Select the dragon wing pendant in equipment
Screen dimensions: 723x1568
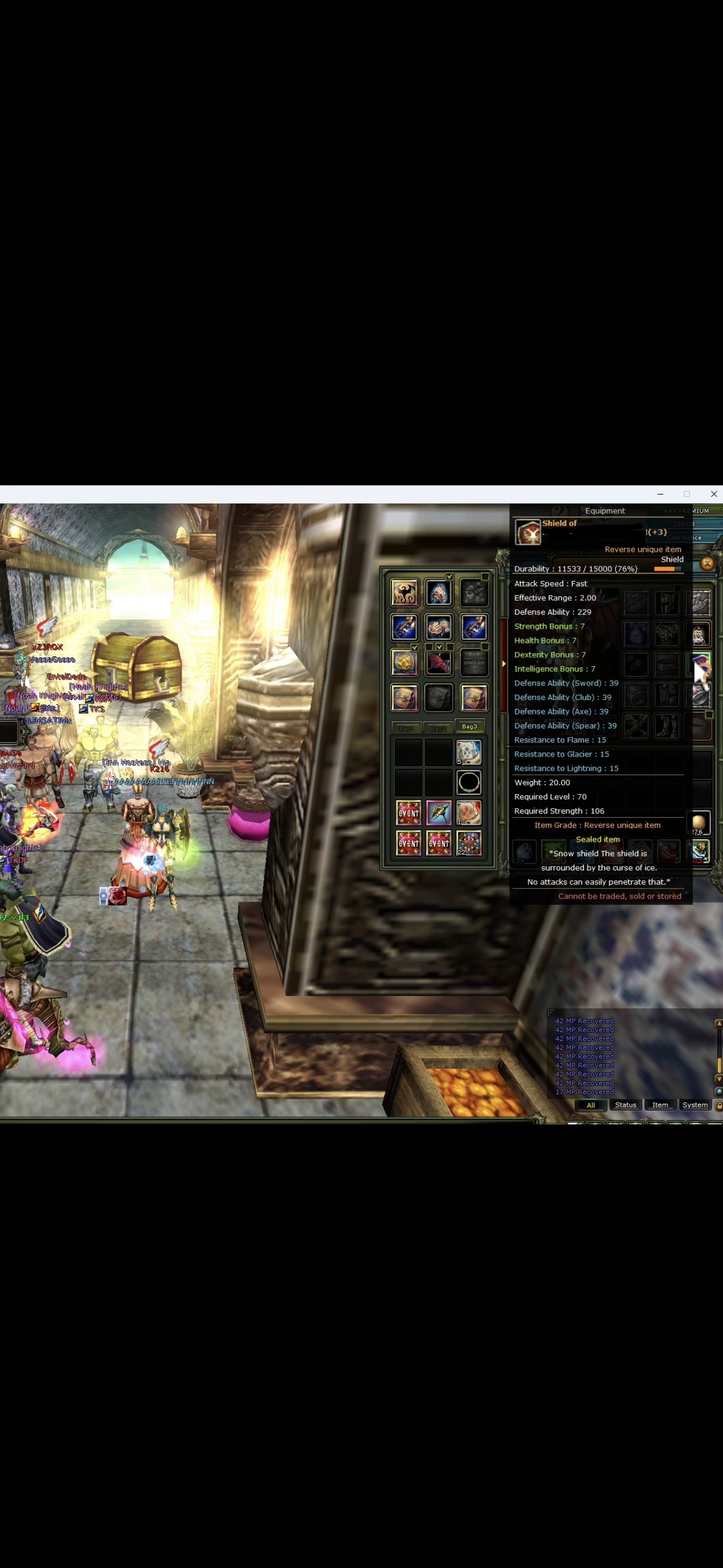click(405, 593)
